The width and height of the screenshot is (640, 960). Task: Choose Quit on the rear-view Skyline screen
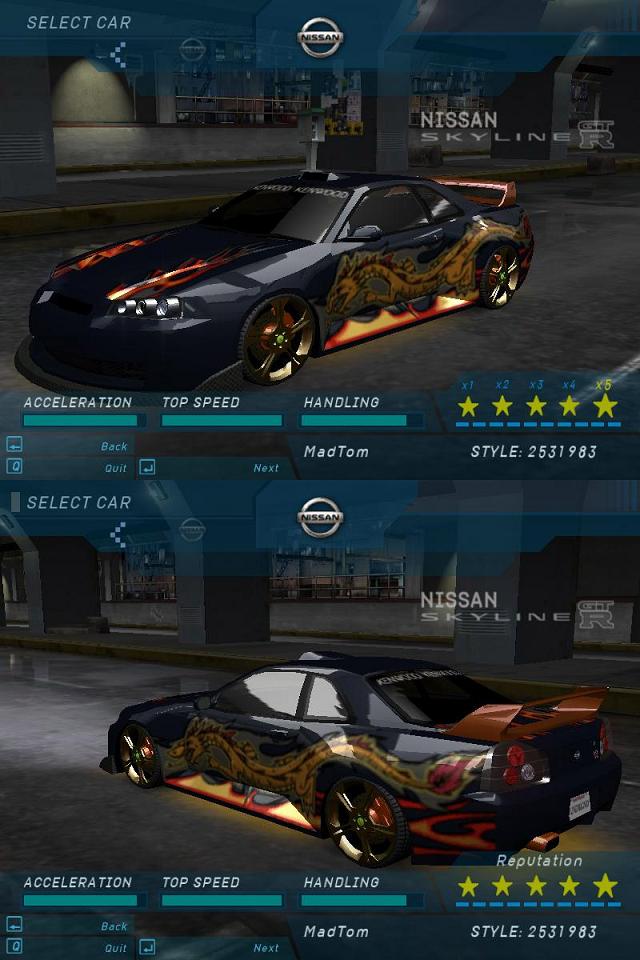tap(116, 947)
